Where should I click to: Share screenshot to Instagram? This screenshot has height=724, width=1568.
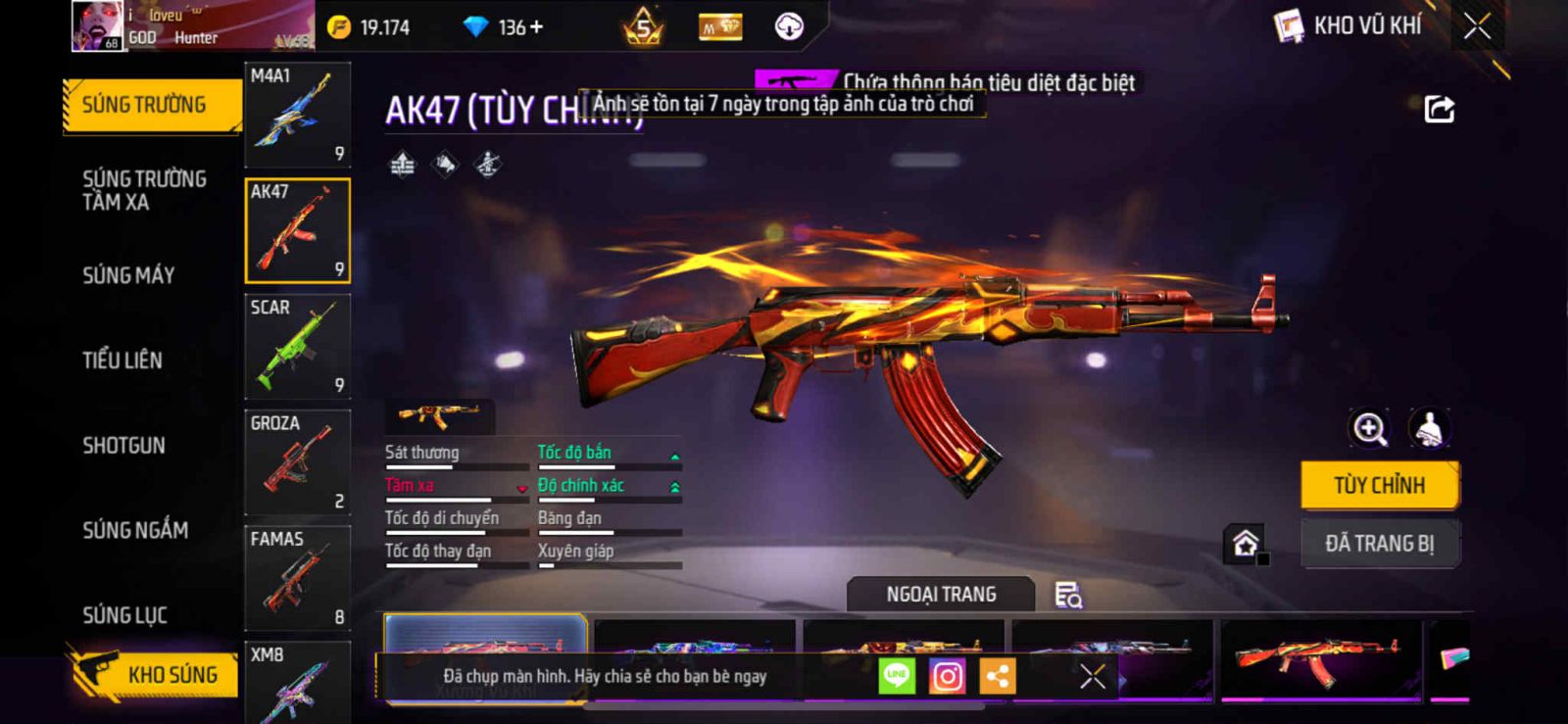947,676
